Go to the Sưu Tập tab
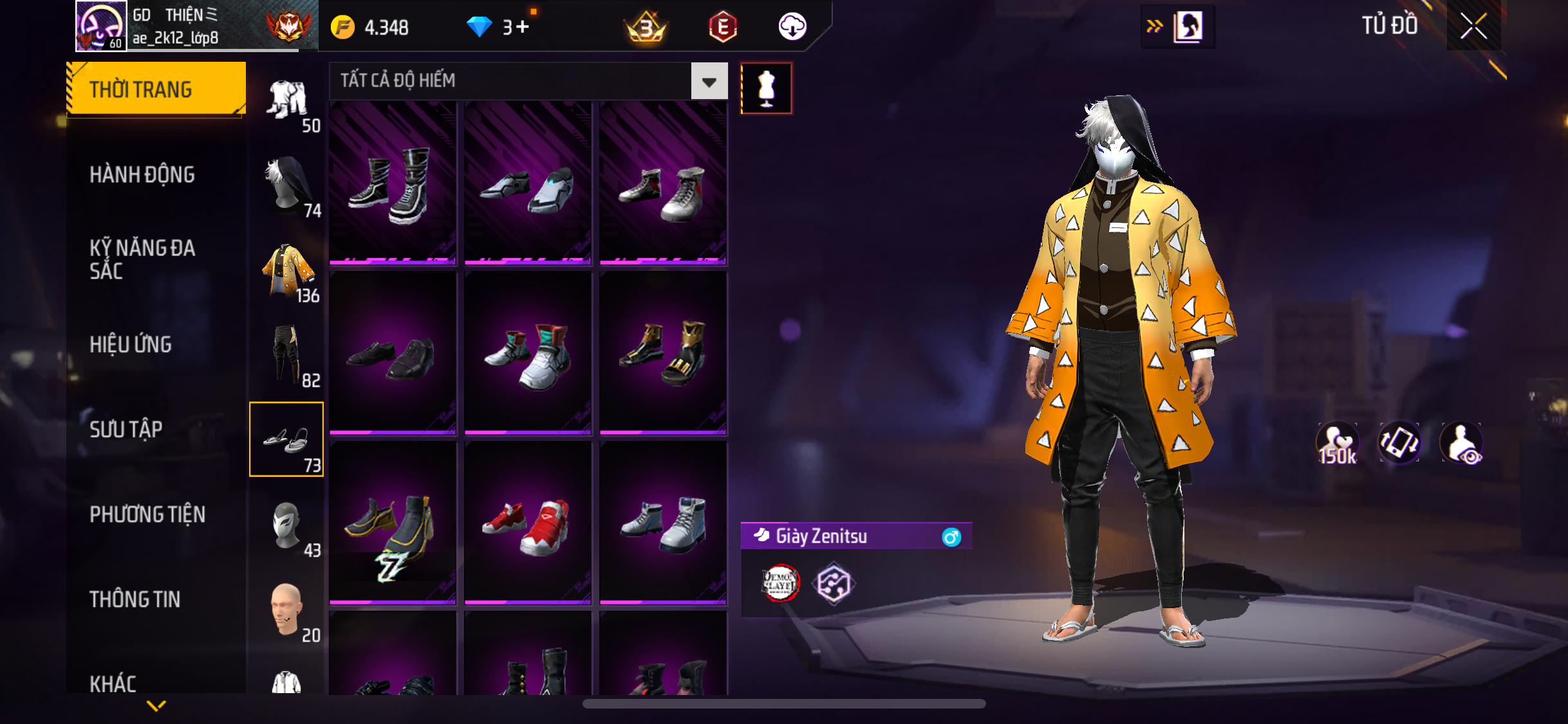Image resolution: width=1568 pixels, height=724 pixels. (126, 429)
